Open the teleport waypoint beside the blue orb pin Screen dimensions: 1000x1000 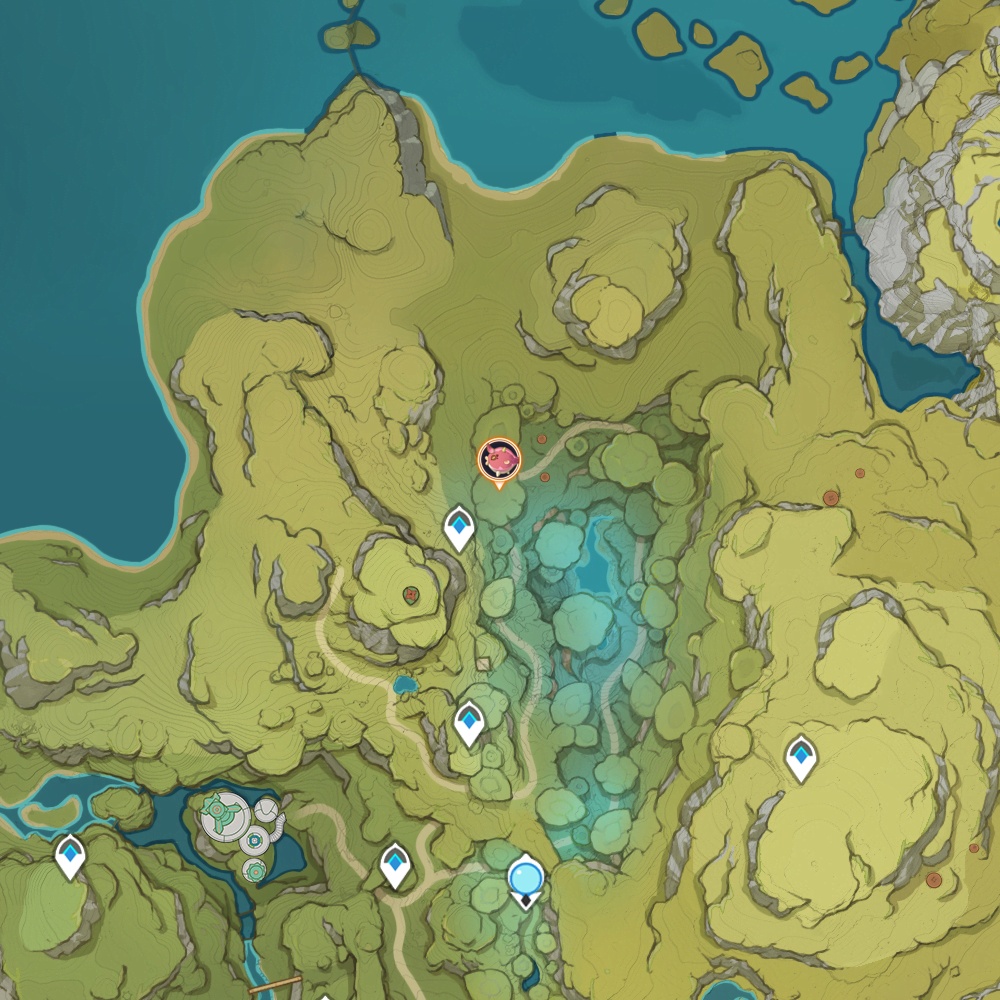pos(396,865)
